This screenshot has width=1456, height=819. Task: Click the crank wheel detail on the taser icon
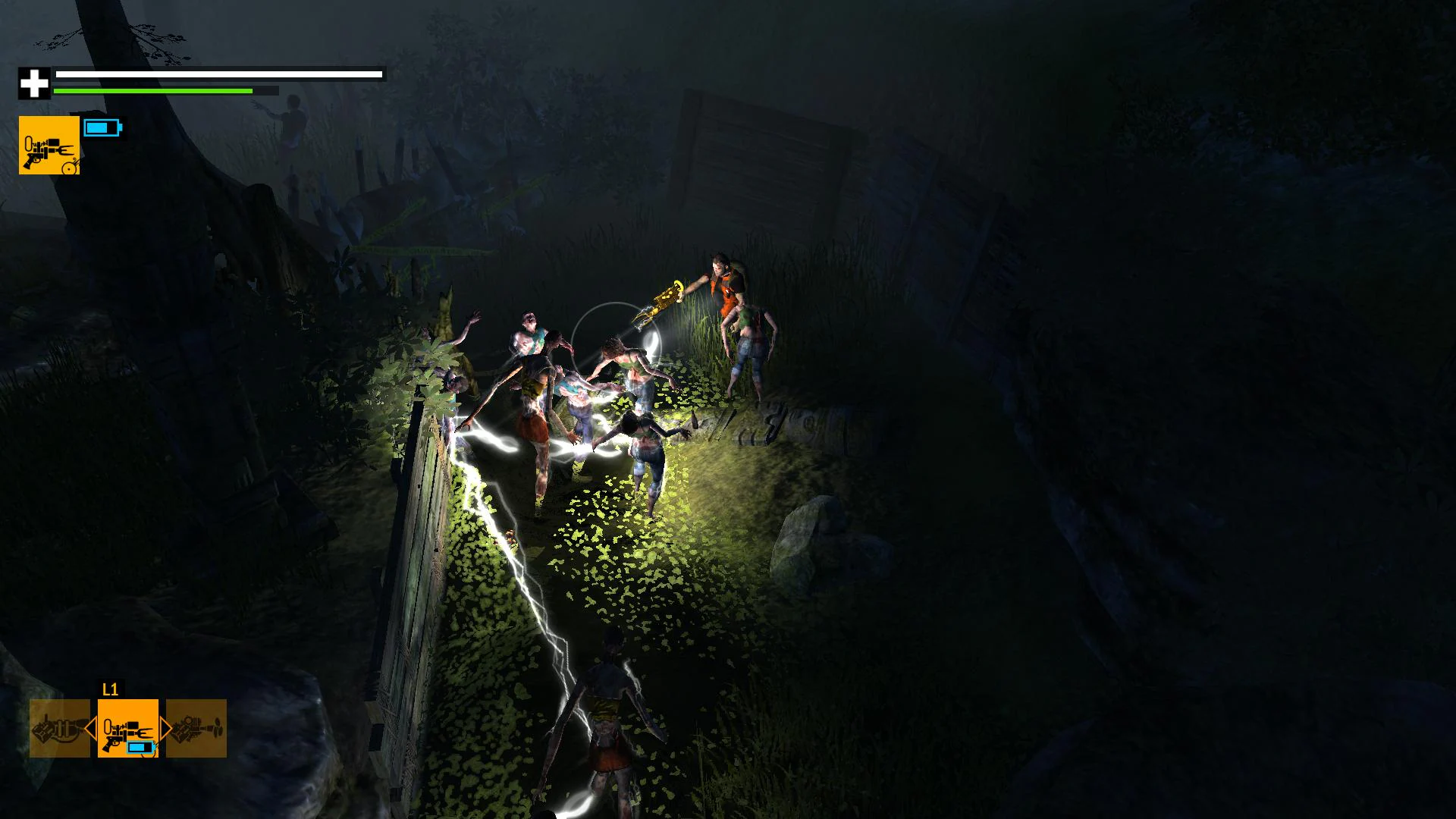pos(69,167)
